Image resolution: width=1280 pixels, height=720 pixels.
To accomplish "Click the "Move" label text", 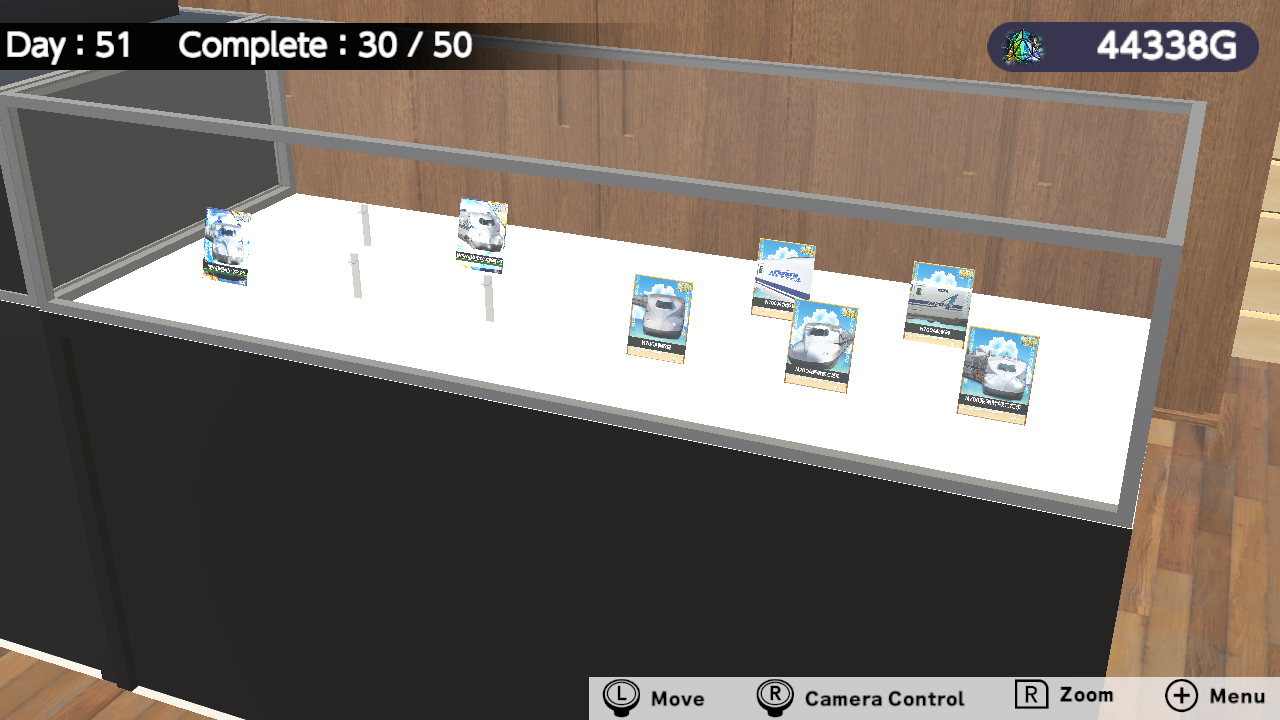I will pyautogui.click(x=679, y=698).
